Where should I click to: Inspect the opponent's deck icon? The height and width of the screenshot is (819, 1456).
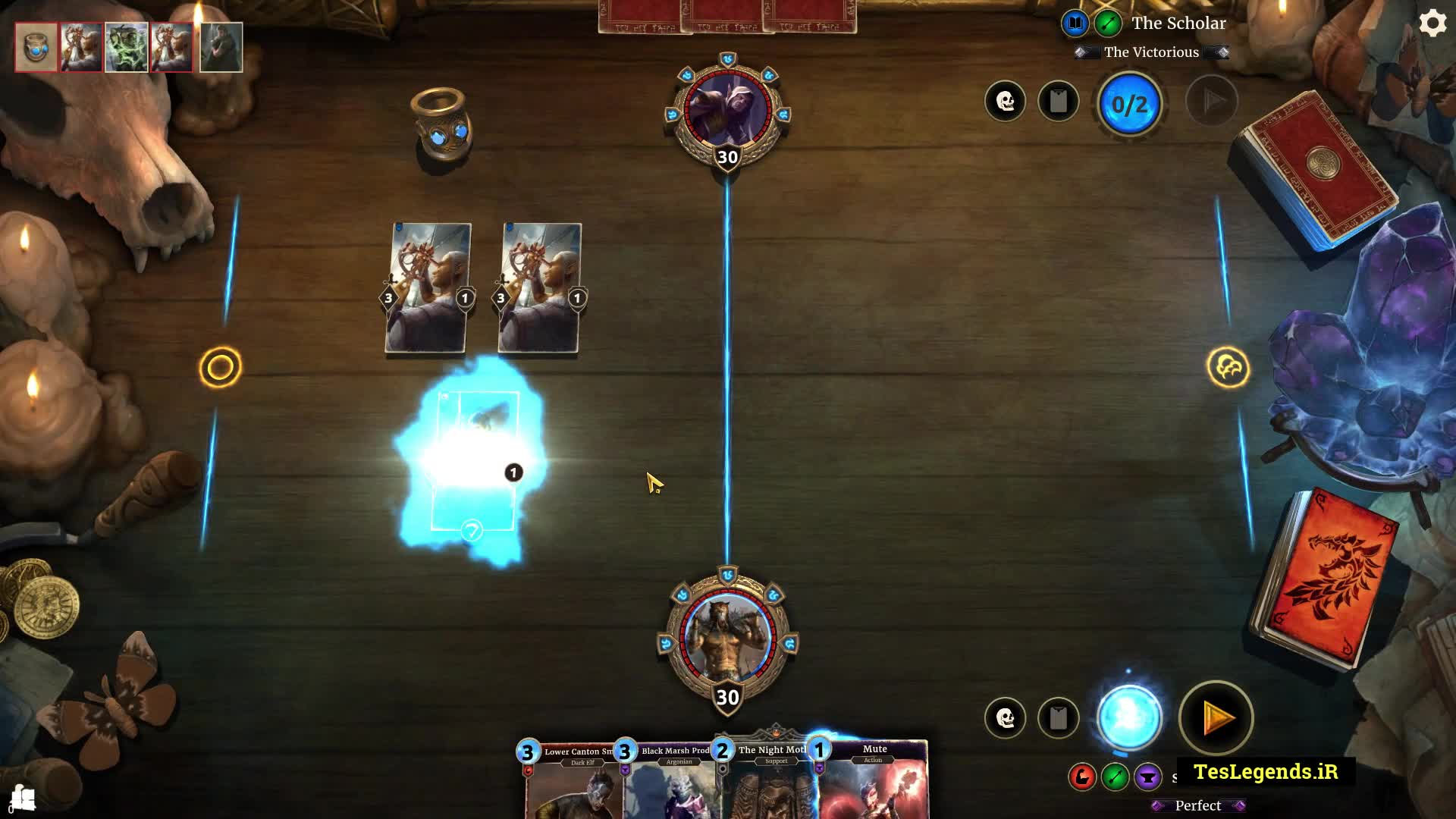point(1058,101)
